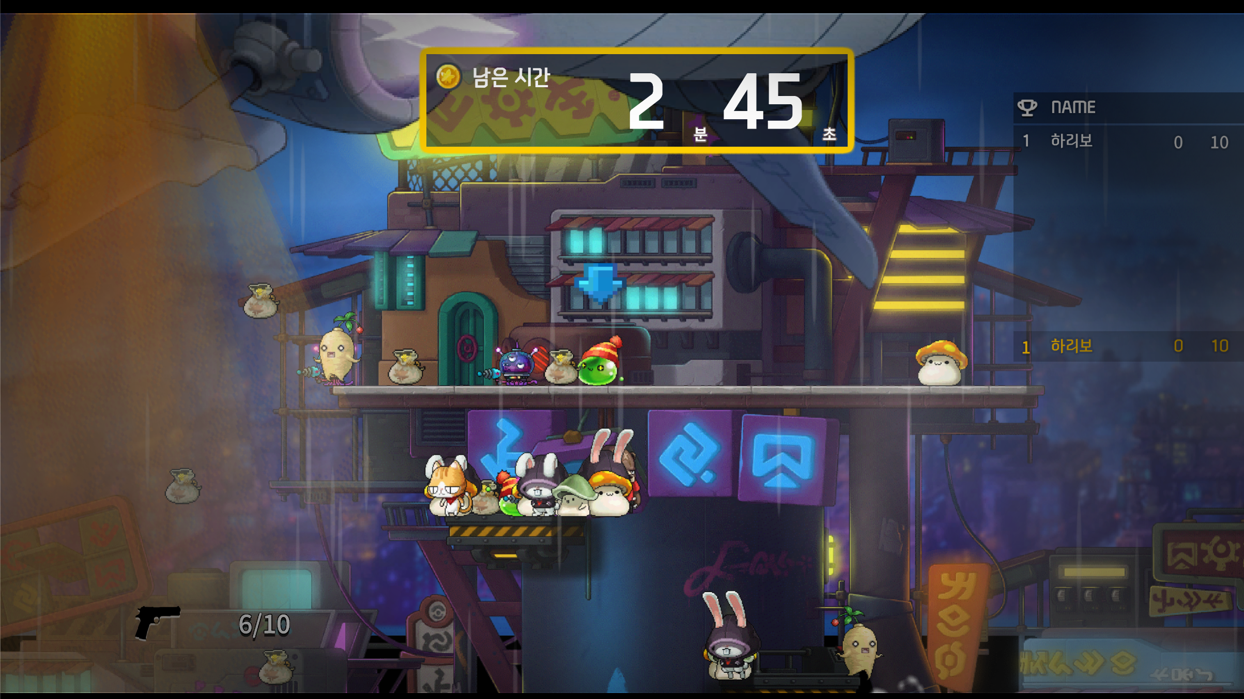Select the pistol weapon icon
This screenshot has width=1244, height=699.
[157, 621]
